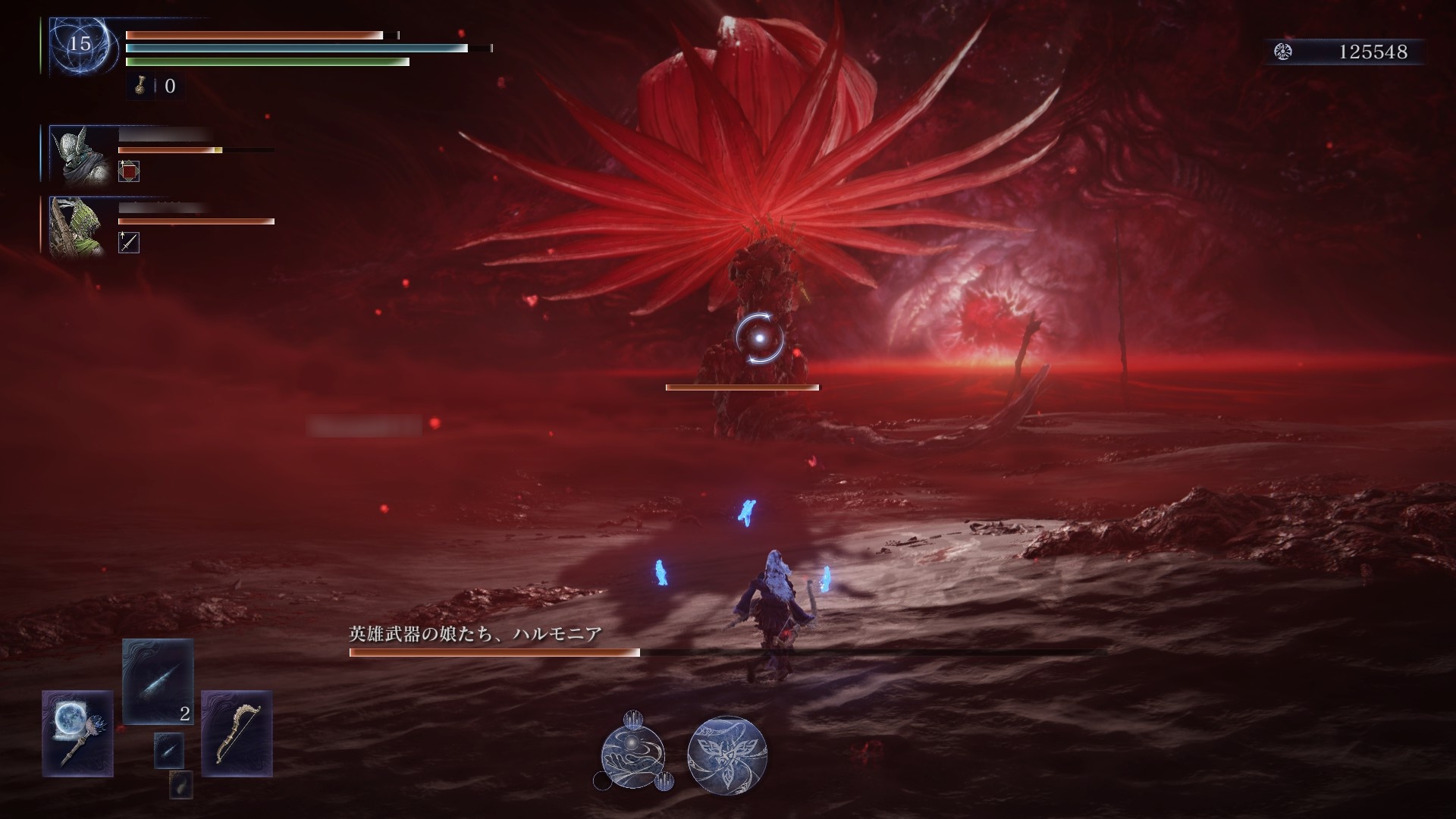Click the flask icon beside the 0

click(x=140, y=86)
